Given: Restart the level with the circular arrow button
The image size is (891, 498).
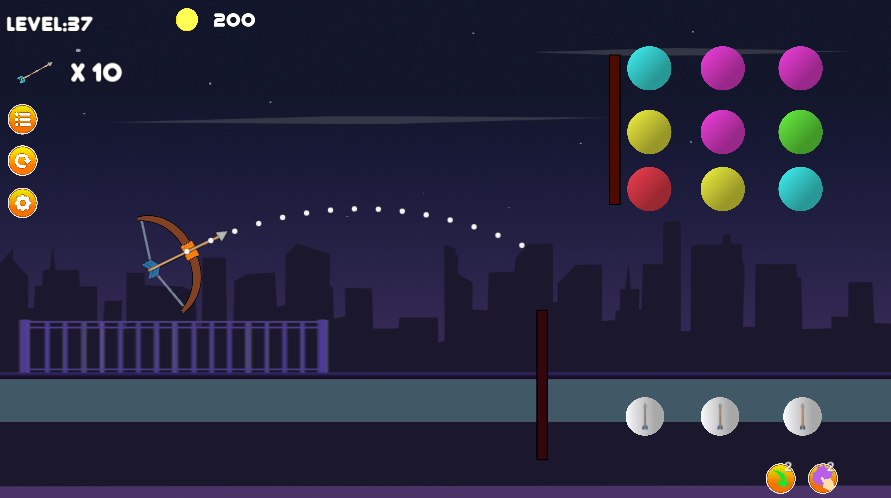Looking at the screenshot, I should (x=23, y=161).
